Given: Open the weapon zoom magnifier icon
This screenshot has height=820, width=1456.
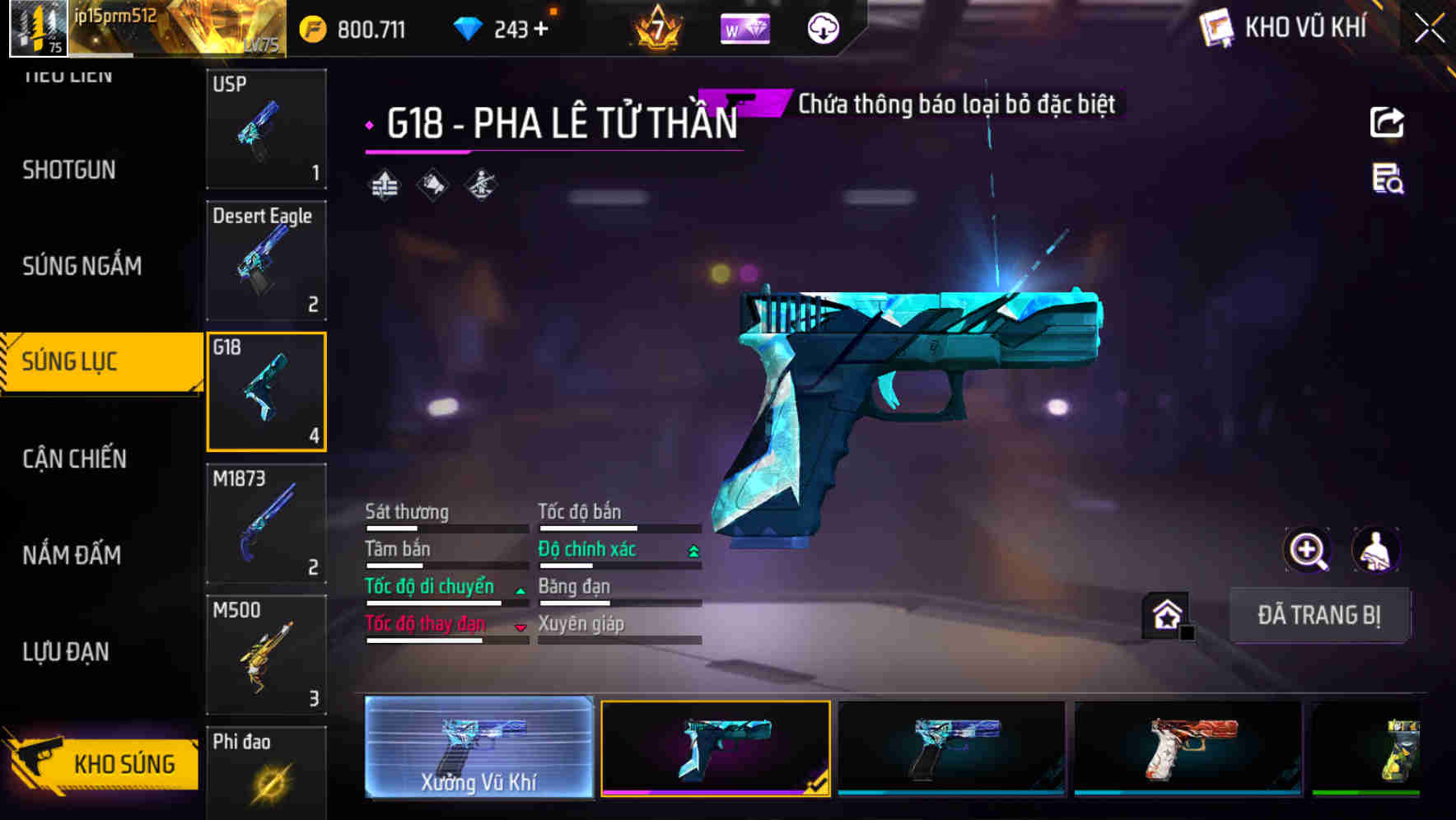Looking at the screenshot, I should (x=1309, y=550).
